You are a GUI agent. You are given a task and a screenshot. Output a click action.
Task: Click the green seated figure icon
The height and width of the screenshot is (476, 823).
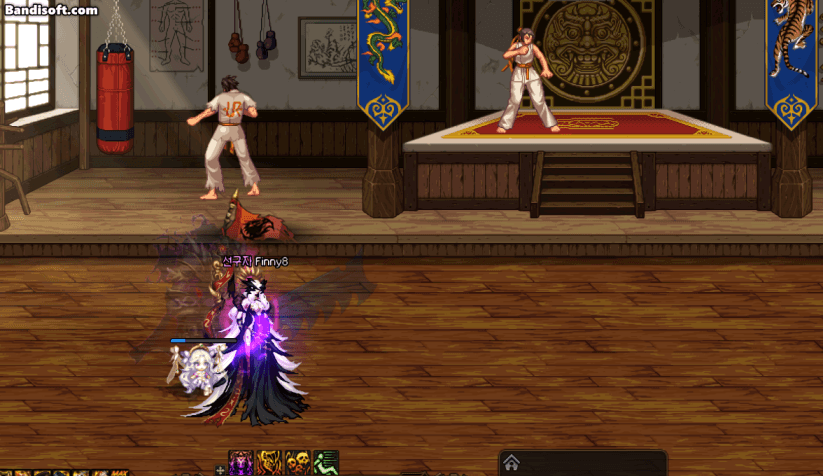point(325,463)
